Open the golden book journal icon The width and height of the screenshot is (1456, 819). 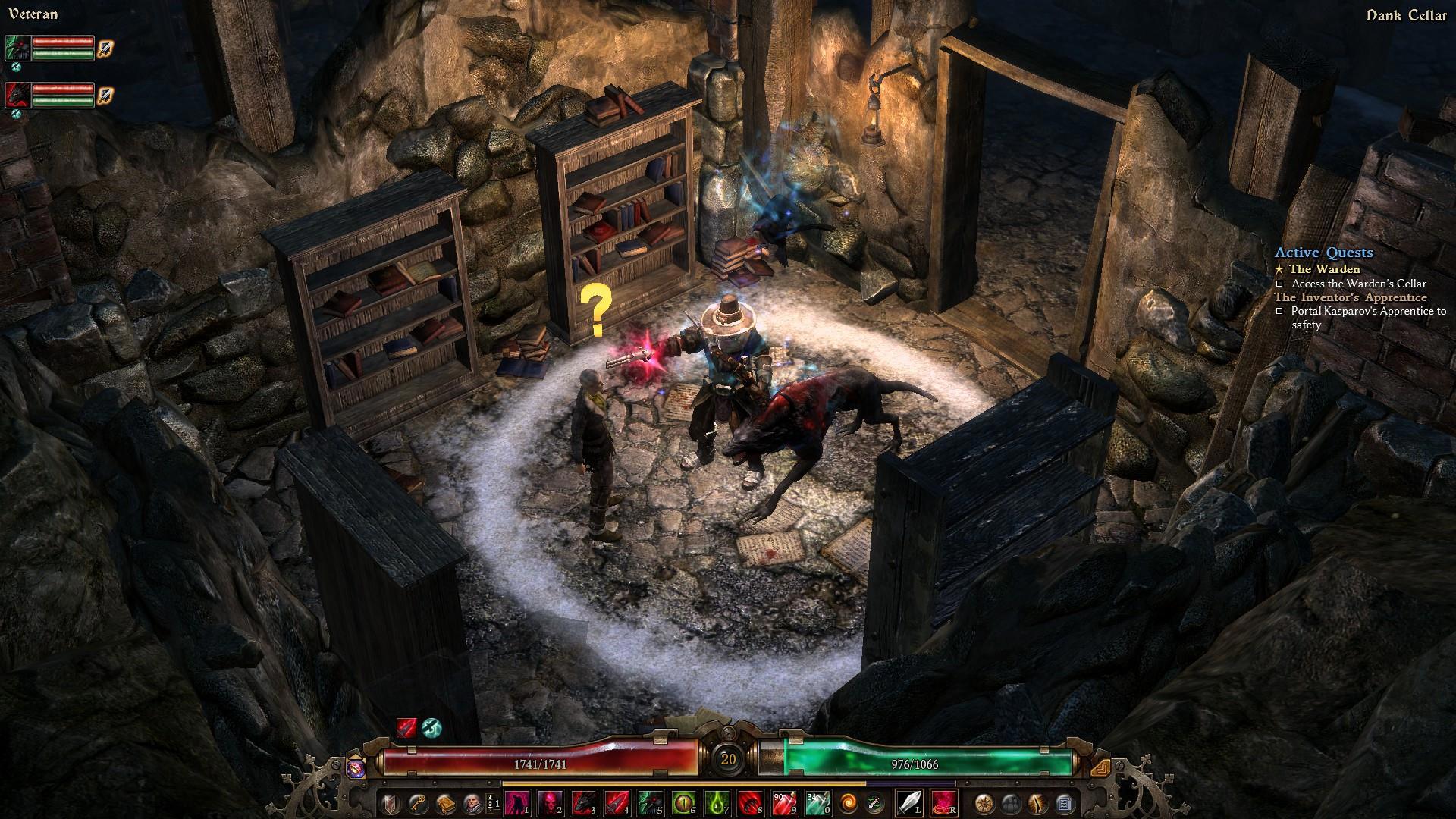point(444,803)
